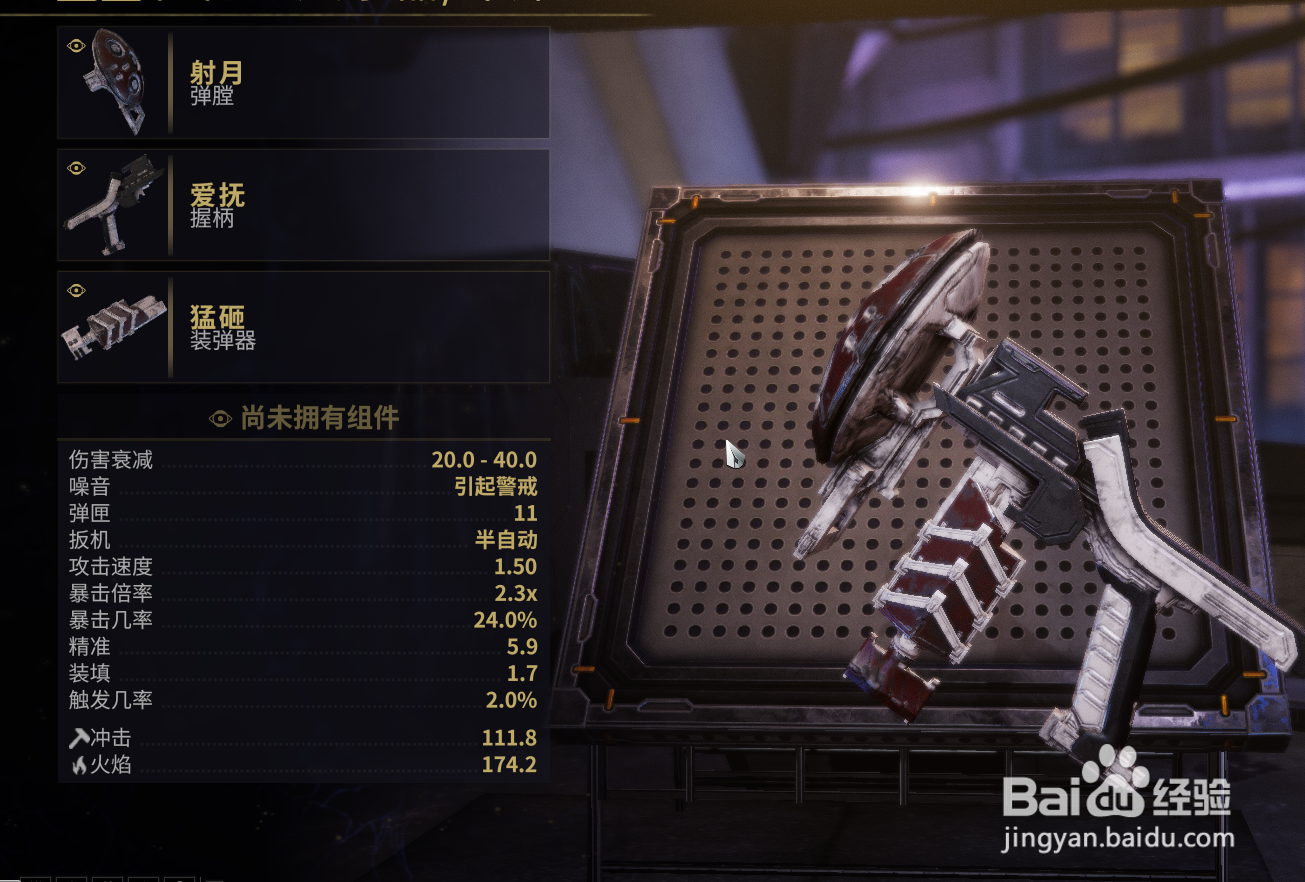Image resolution: width=1305 pixels, height=882 pixels.
Task: Toggle the 尚未拥有组件 eye filter
Action: (220, 418)
